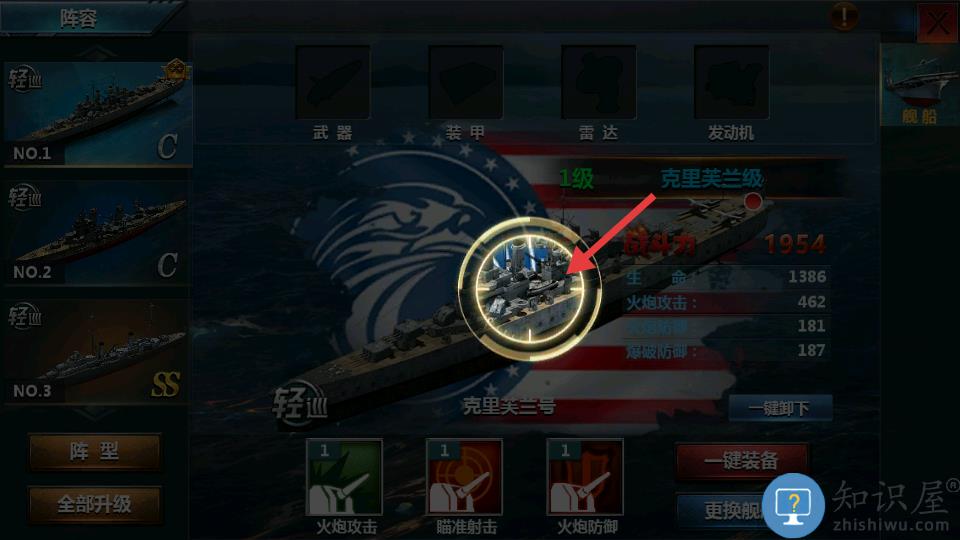This screenshot has width=960, height=540.
Task: Open the 装甲 armor equipment slot
Action: click(465, 84)
